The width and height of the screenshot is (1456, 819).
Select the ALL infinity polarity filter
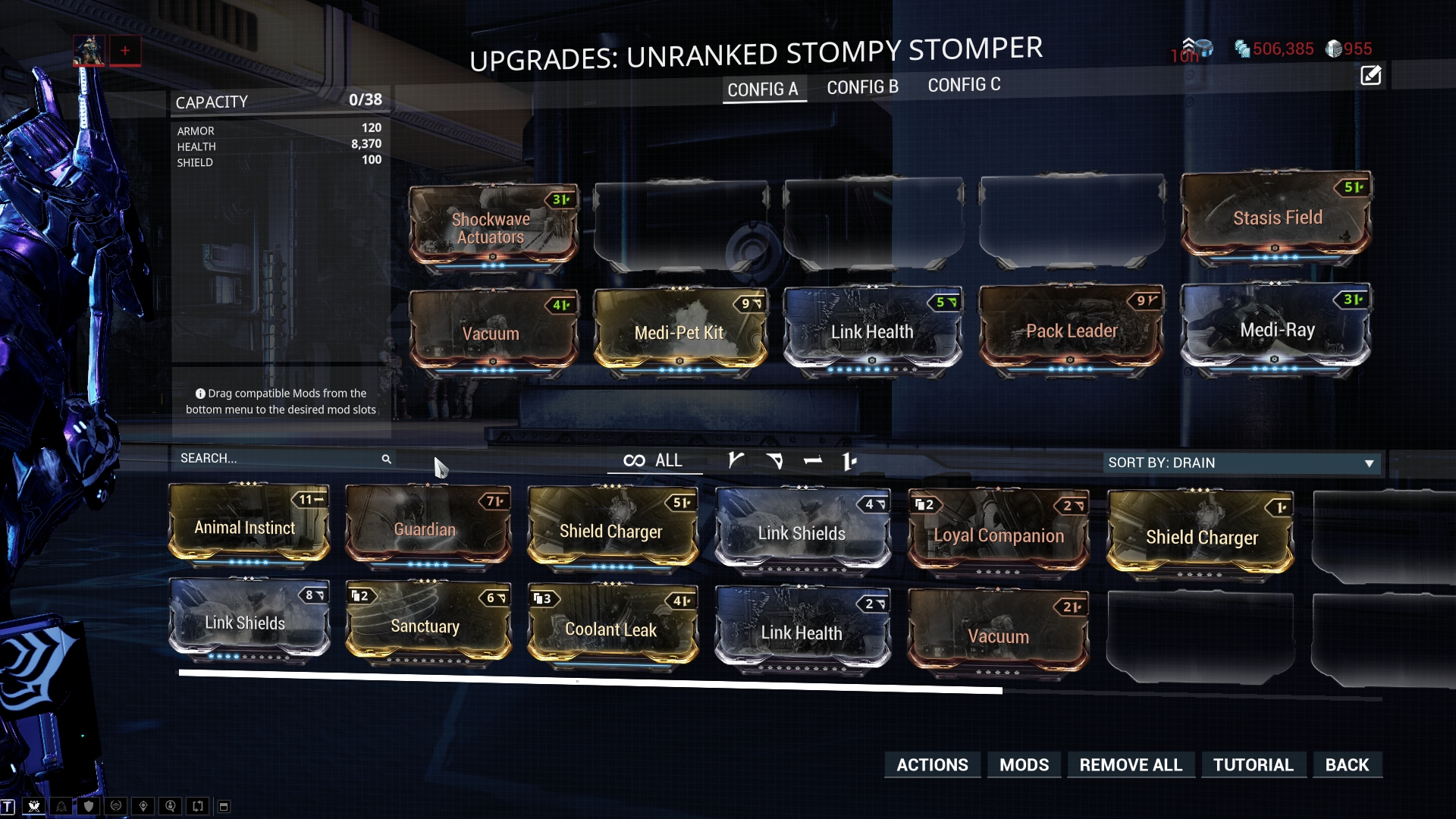pos(654,460)
